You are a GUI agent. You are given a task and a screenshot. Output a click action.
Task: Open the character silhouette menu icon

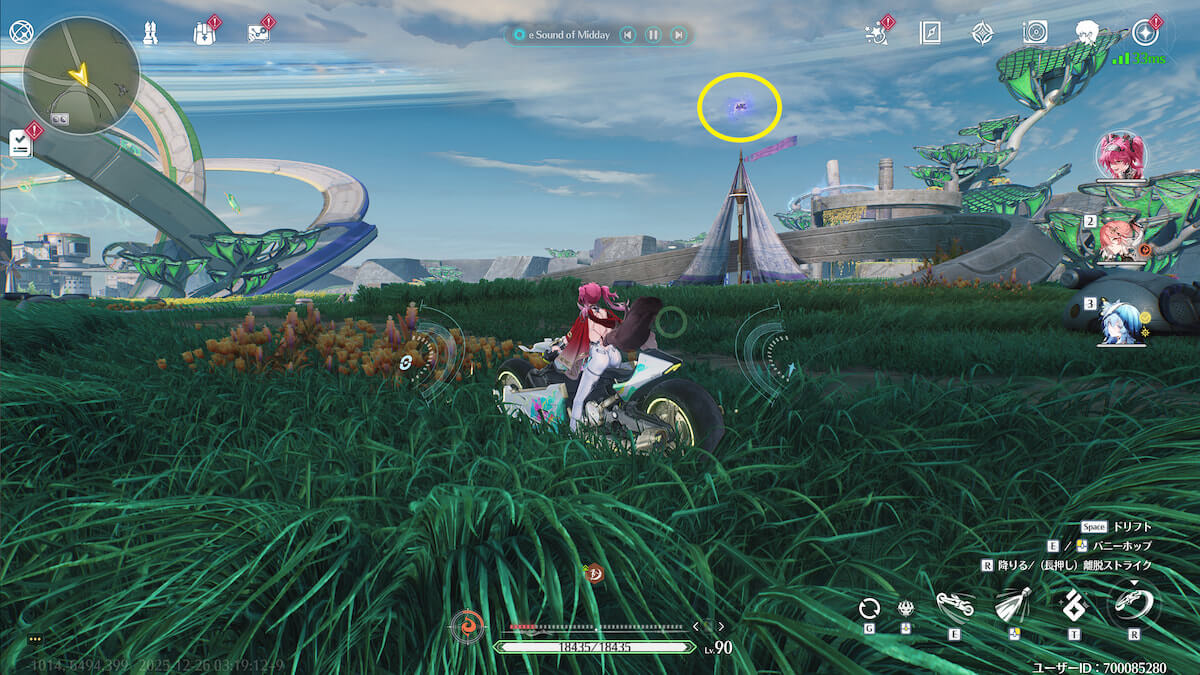[x=1088, y=33]
